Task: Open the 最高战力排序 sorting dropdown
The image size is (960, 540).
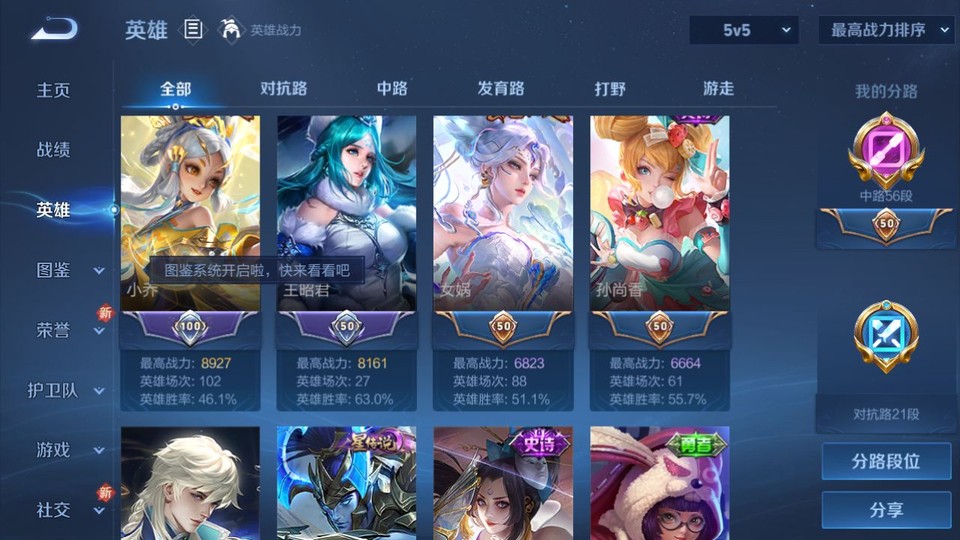Action: pyautogui.click(x=886, y=30)
